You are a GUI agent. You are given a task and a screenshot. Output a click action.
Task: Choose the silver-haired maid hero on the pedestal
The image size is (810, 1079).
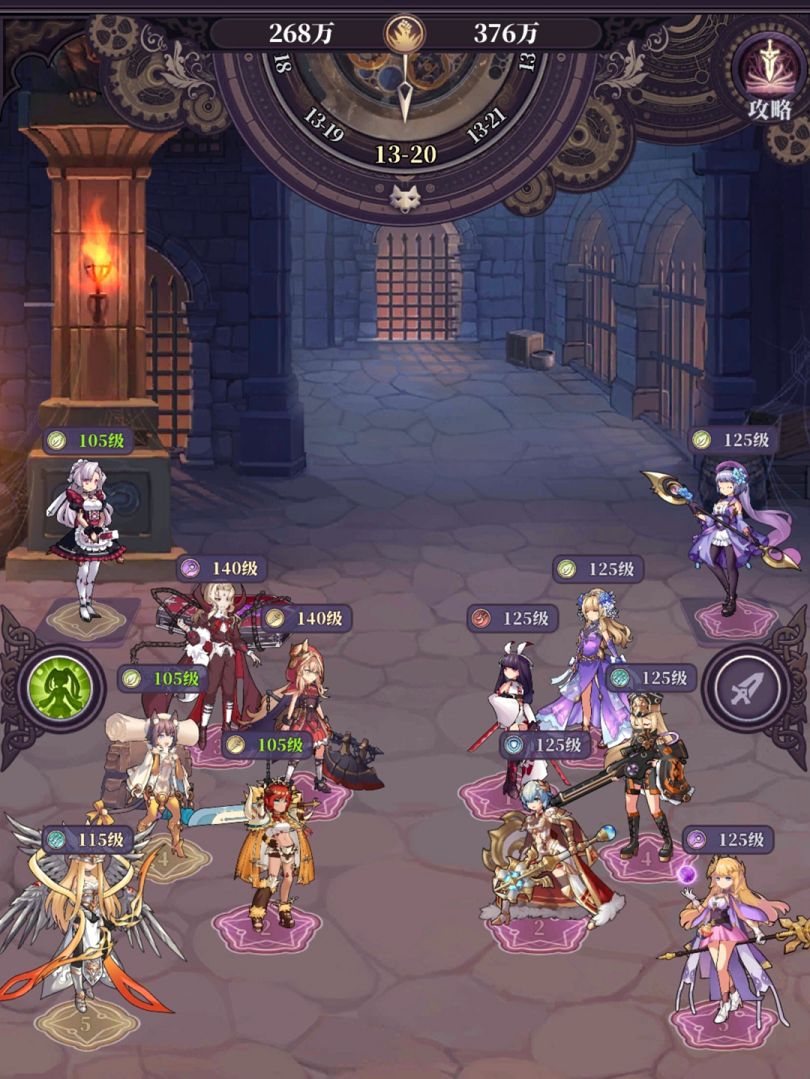click(x=86, y=530)
